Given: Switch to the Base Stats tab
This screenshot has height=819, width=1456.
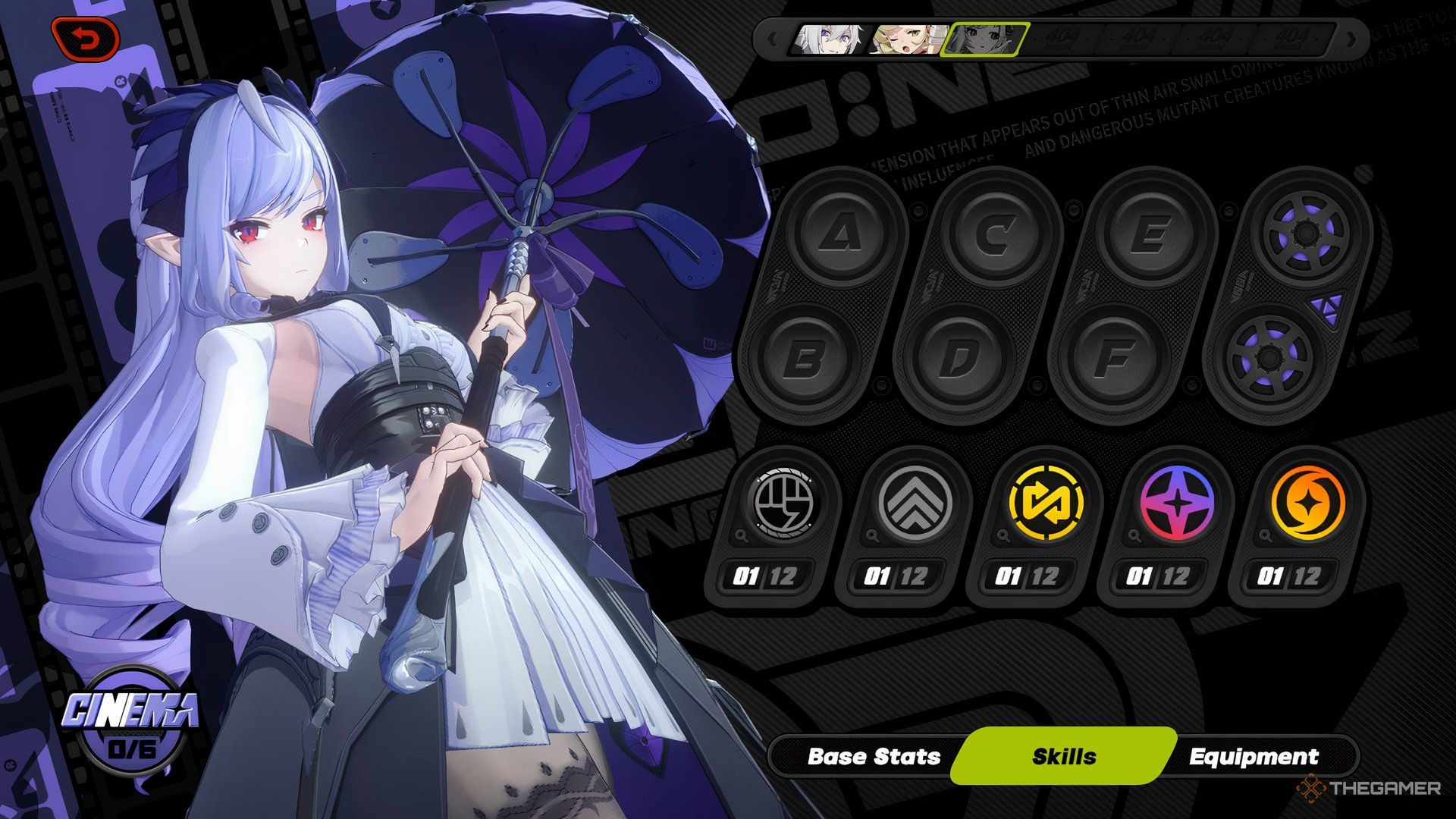Looking at the screenshot, I should coord(874,757).
